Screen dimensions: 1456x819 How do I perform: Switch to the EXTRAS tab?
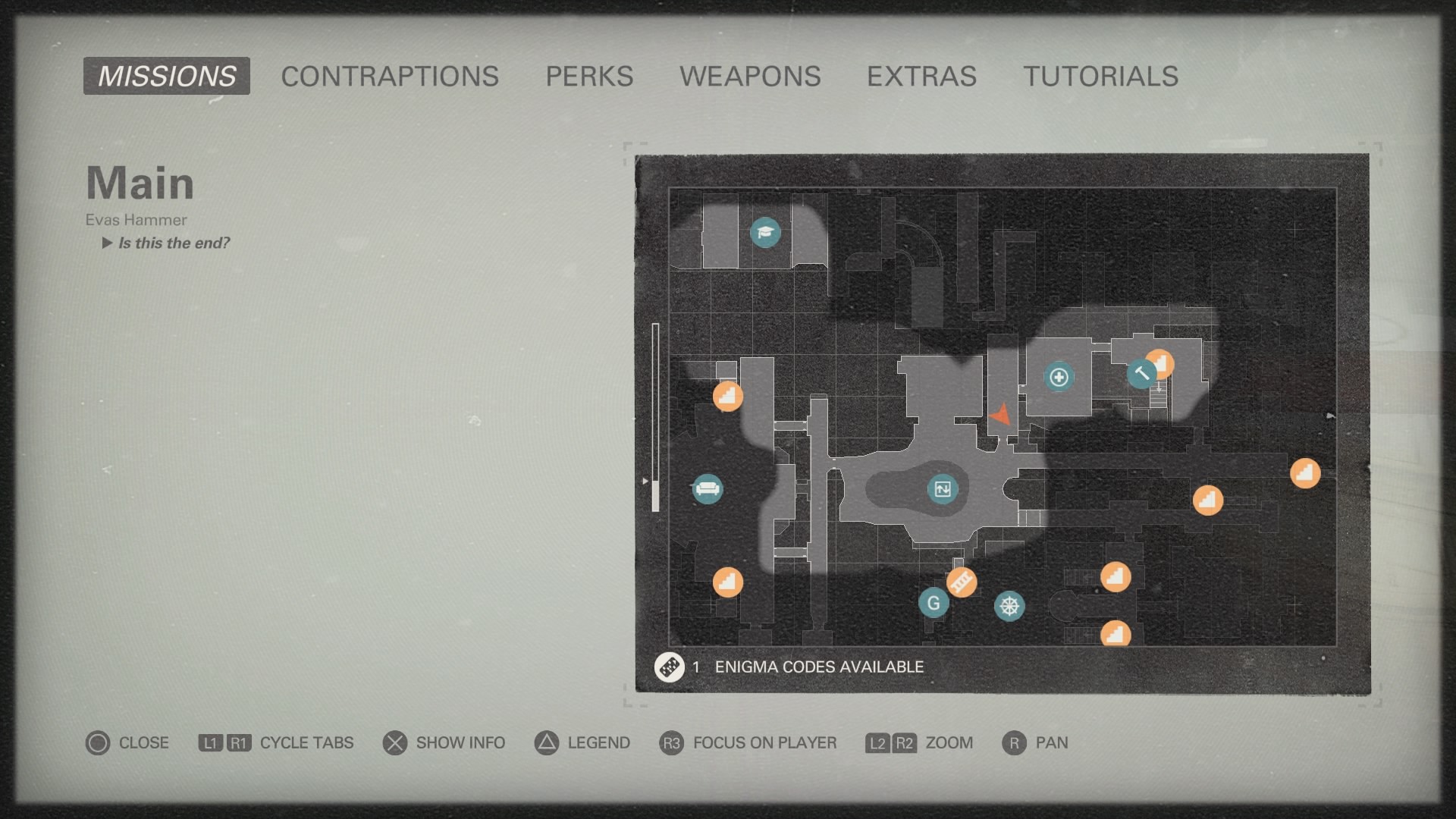921,76
